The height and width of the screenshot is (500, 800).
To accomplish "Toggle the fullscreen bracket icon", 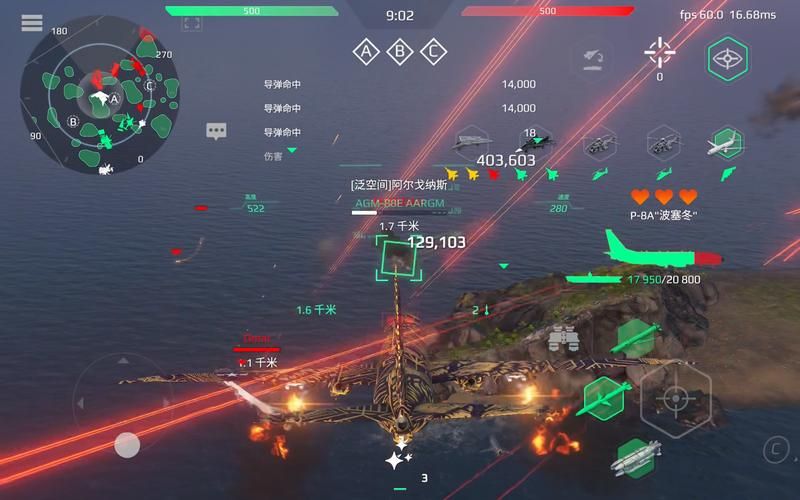I will [x=192, y=23].
